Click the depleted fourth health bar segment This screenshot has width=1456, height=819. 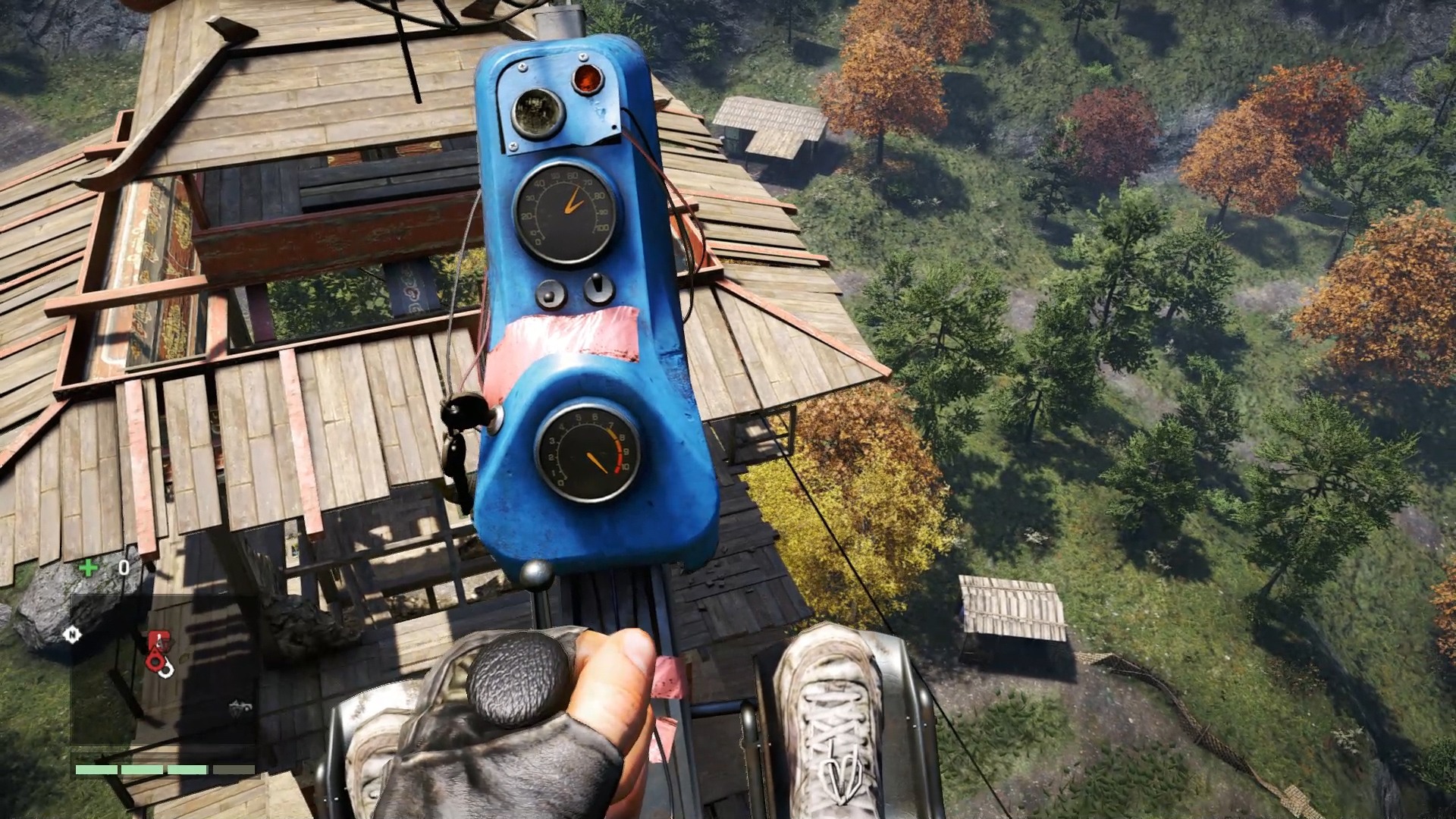233,770
